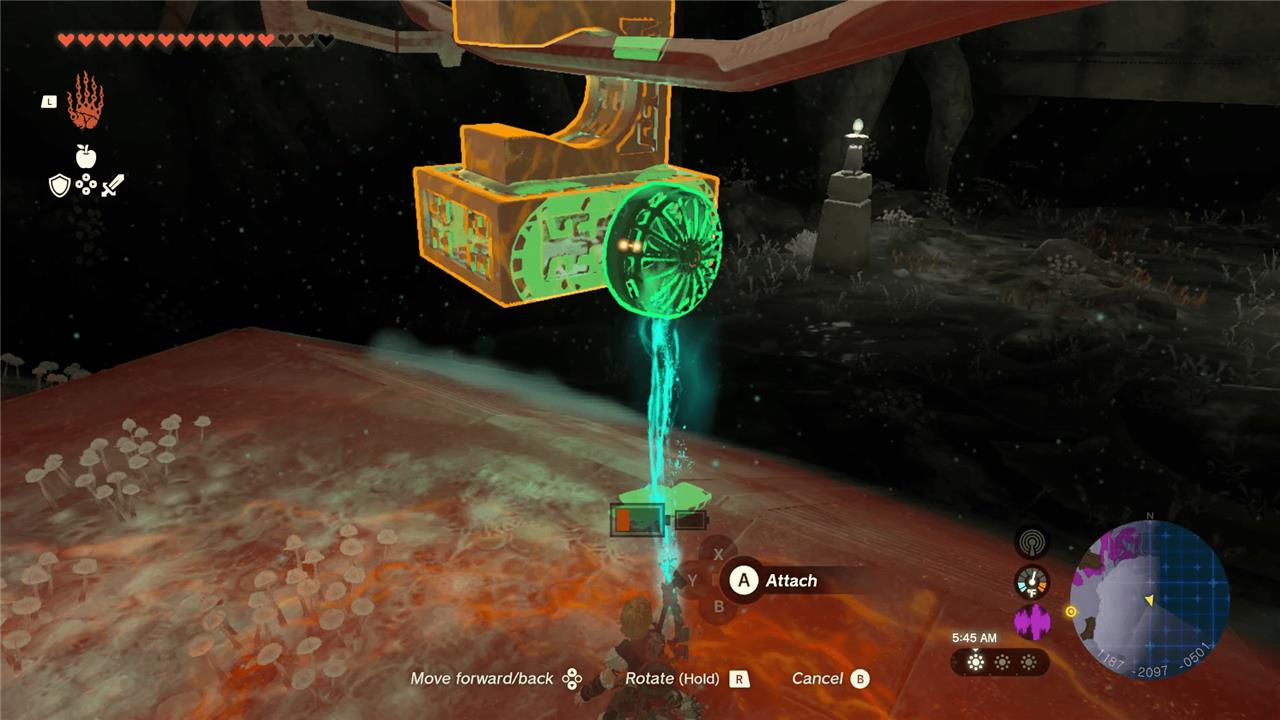Image resolution: width=1280 pixels, height=720 pixels.
Task: Select the yellow objective marker beside minimap
Action: coord(1071,611)
